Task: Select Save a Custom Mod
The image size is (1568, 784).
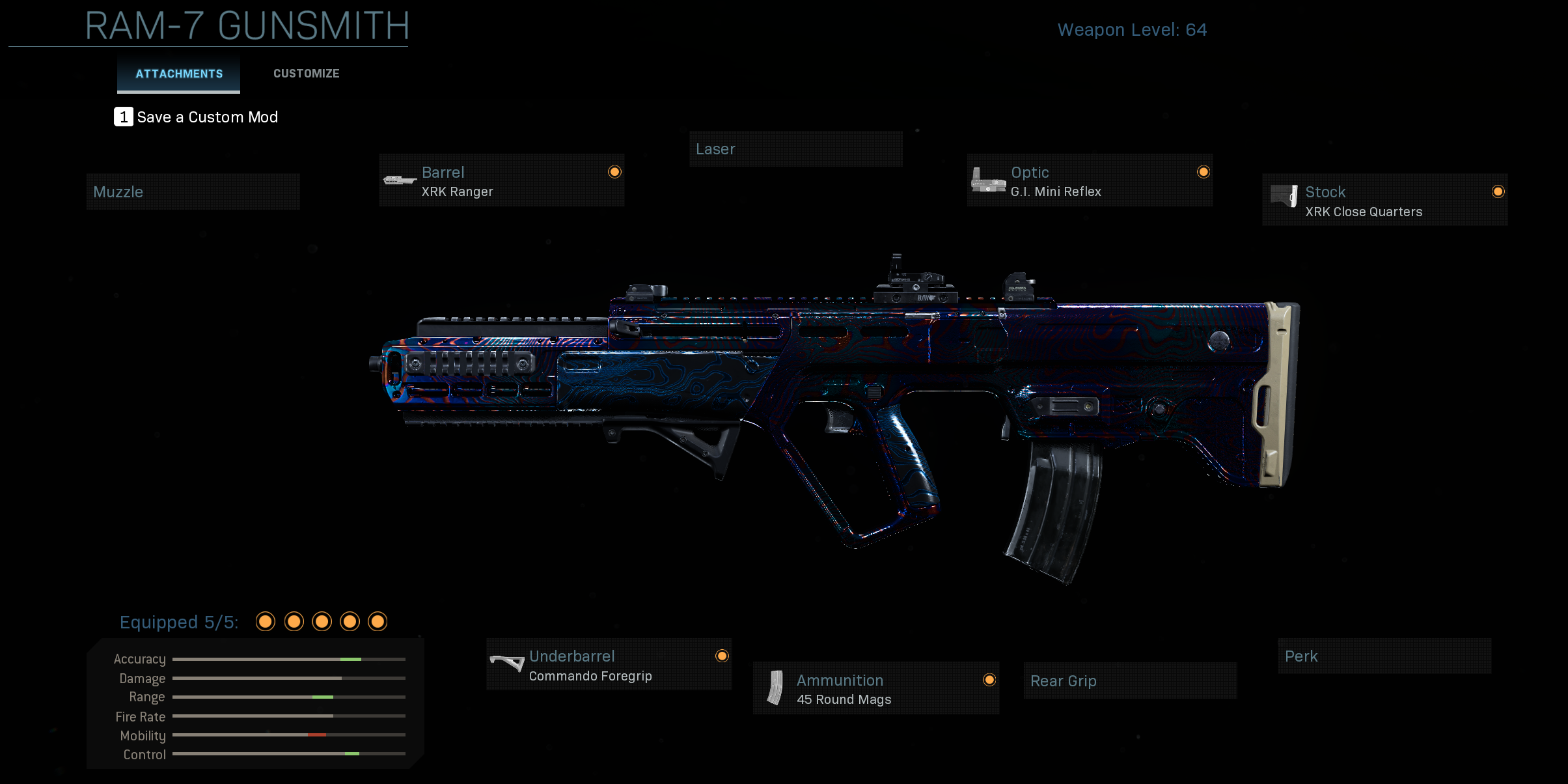Action: click(197, 117)
